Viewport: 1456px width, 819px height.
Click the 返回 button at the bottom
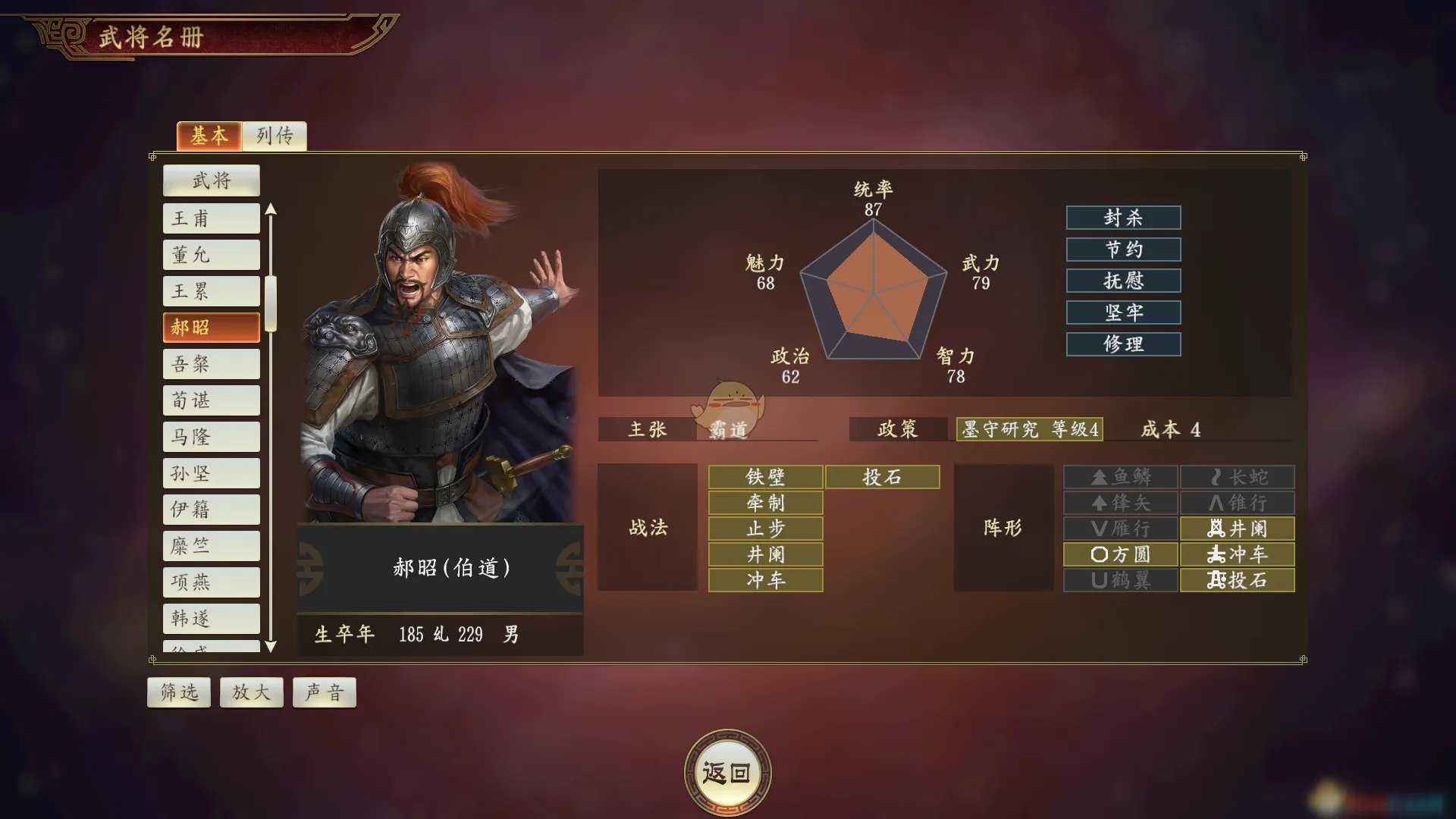pos(727,771)
